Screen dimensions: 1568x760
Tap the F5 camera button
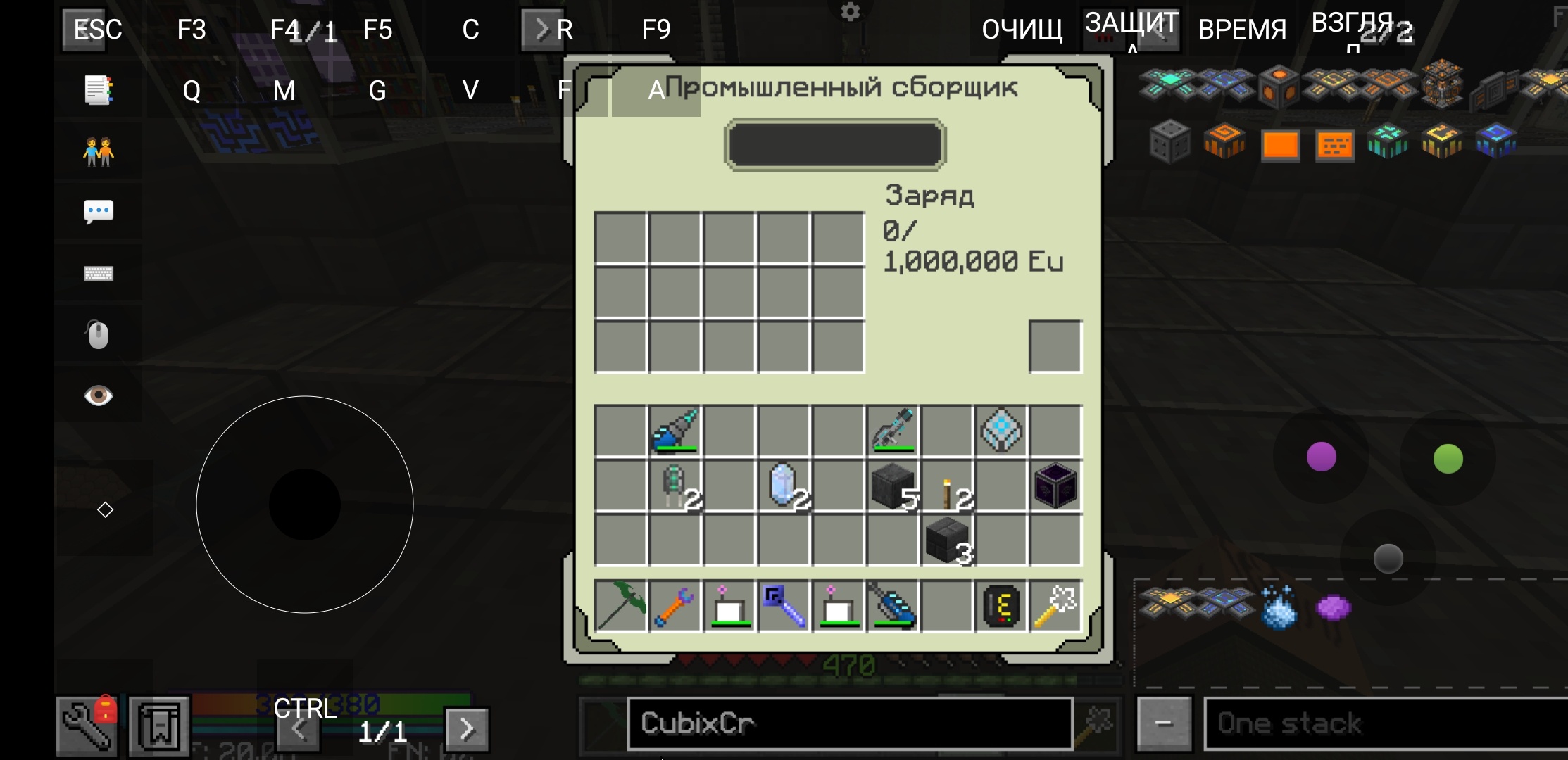click(377, 30)
